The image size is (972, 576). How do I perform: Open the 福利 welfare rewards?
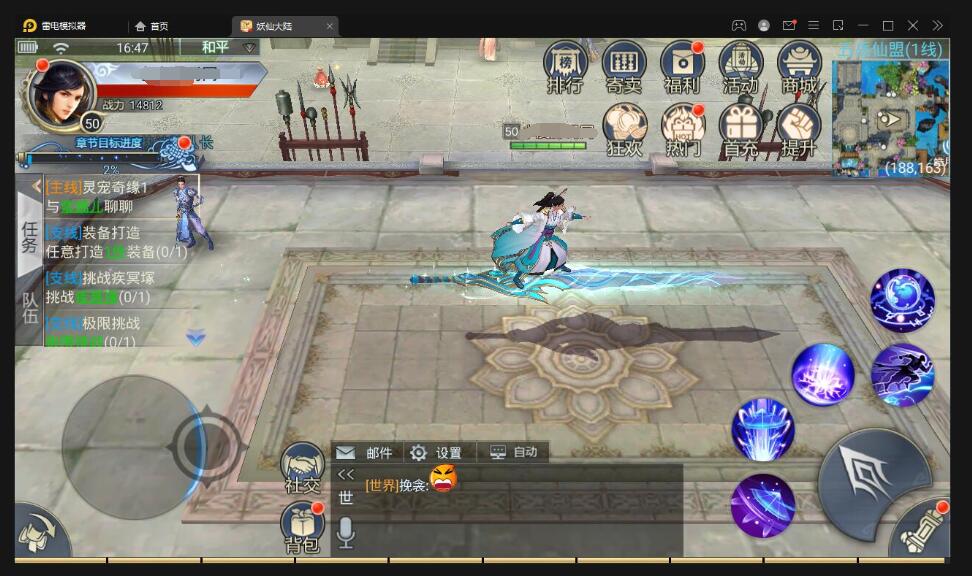point(682,66)
